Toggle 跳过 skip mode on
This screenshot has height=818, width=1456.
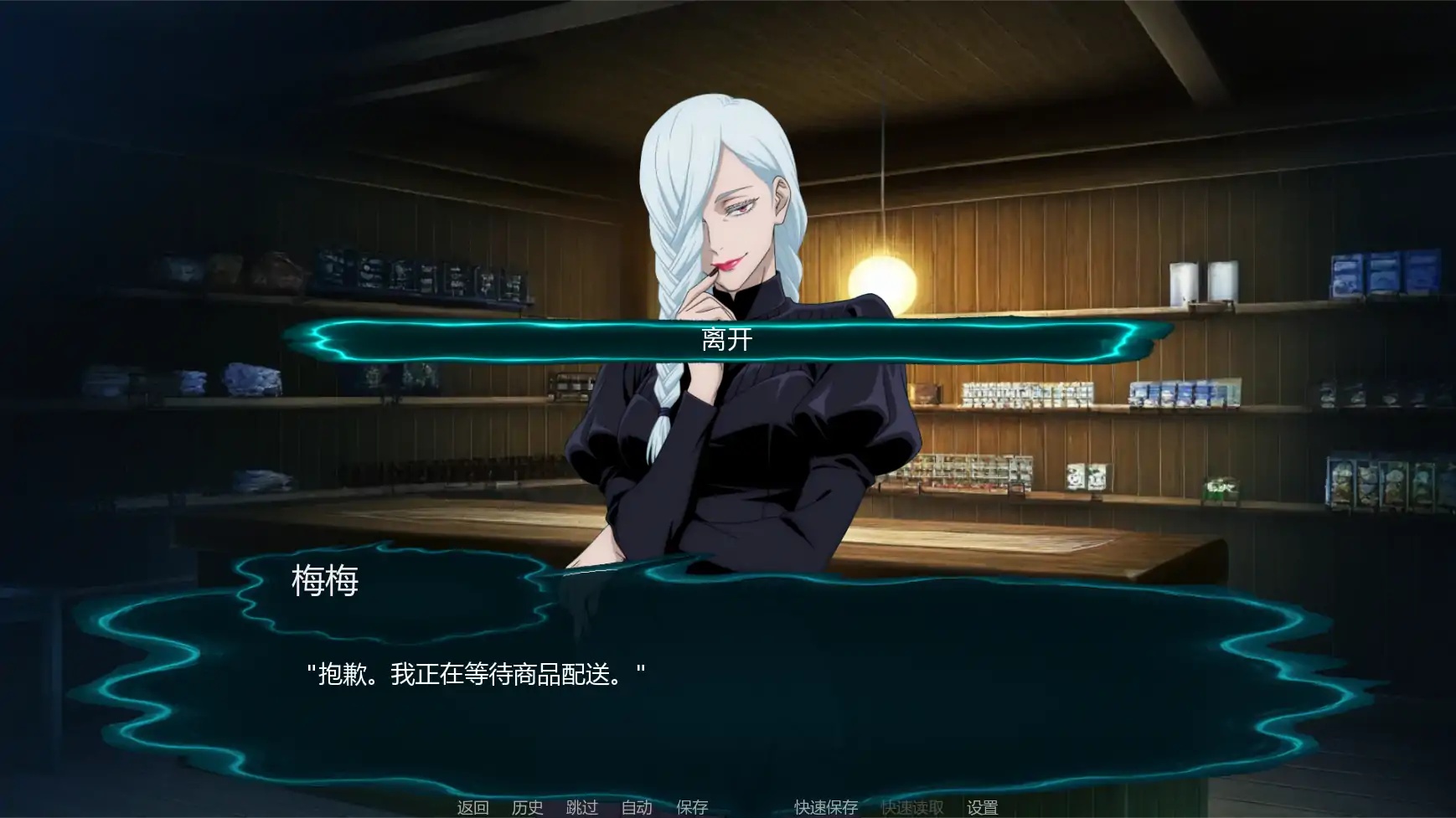[583, 809]
